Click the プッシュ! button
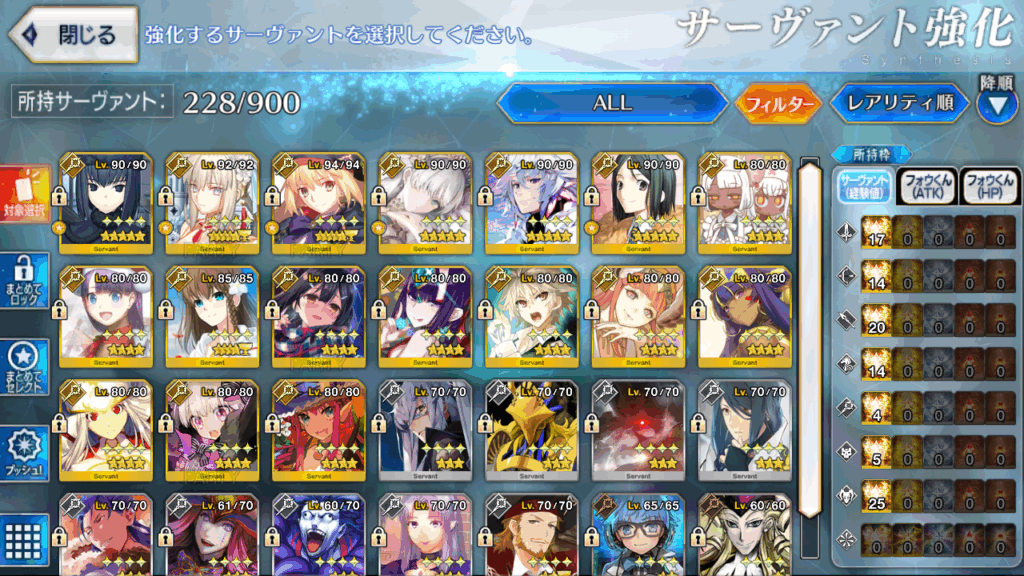Screen dimensions: 1024x576 pos(25,453)
